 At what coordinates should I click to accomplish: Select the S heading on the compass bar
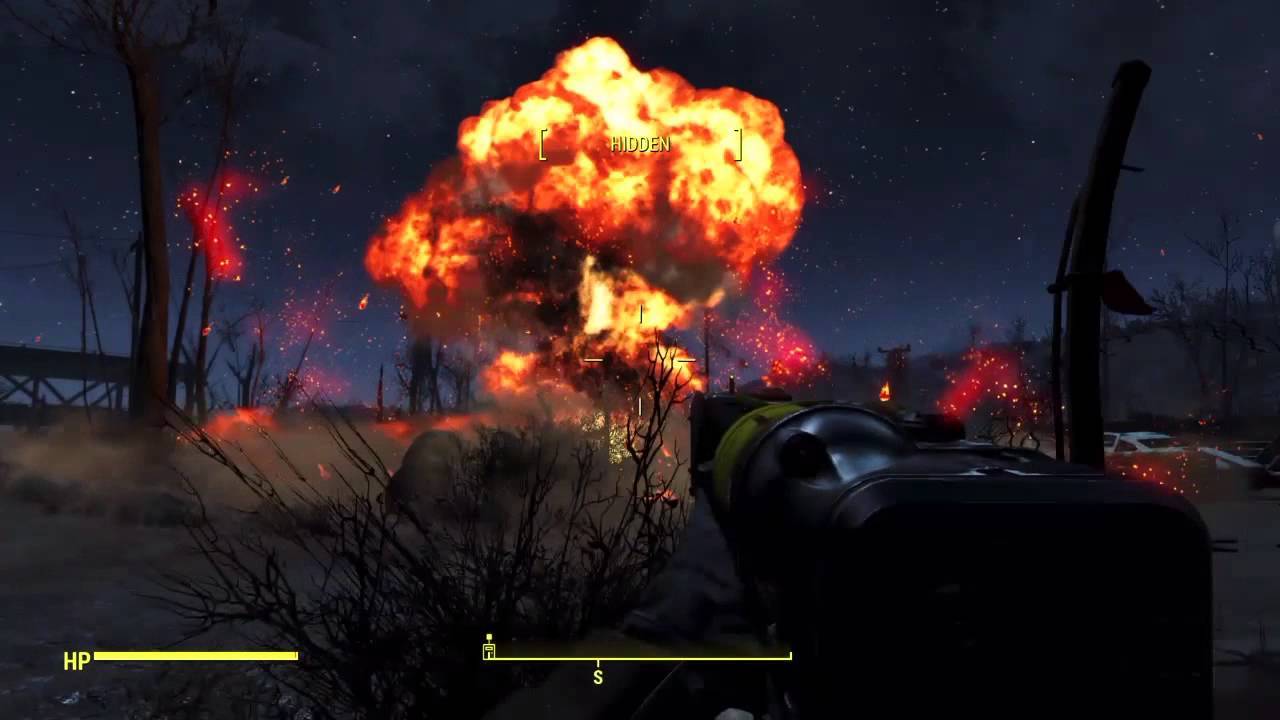tap(598, 677)
